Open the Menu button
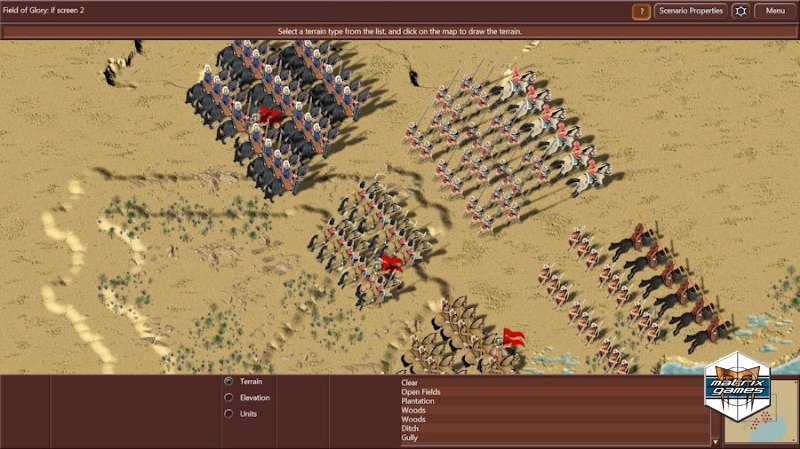Viewport: 800px width, 449px height. (x=775, y=11)
